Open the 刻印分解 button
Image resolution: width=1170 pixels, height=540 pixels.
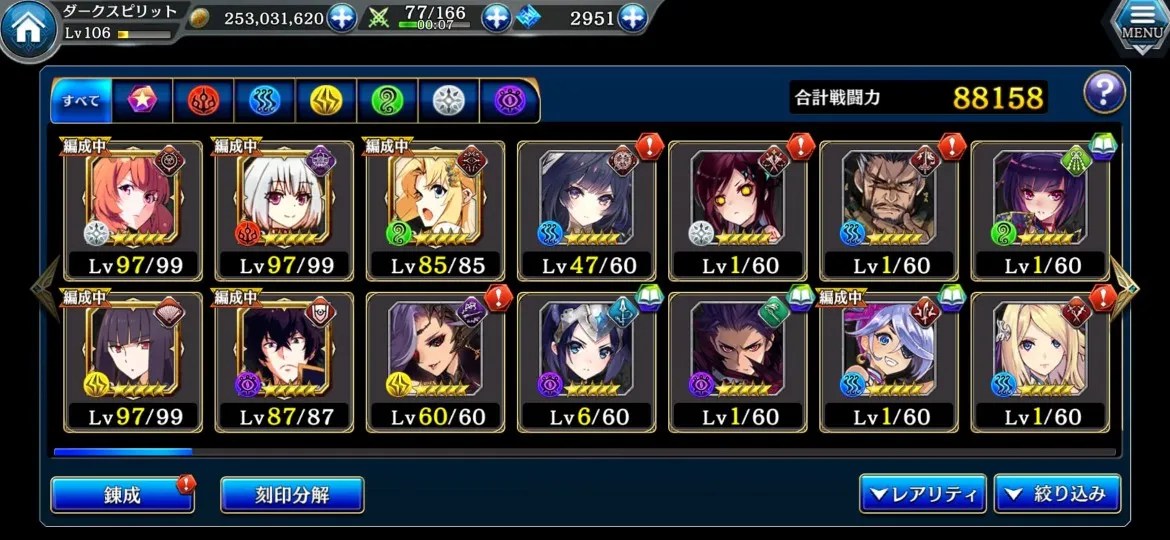point(292,494)
